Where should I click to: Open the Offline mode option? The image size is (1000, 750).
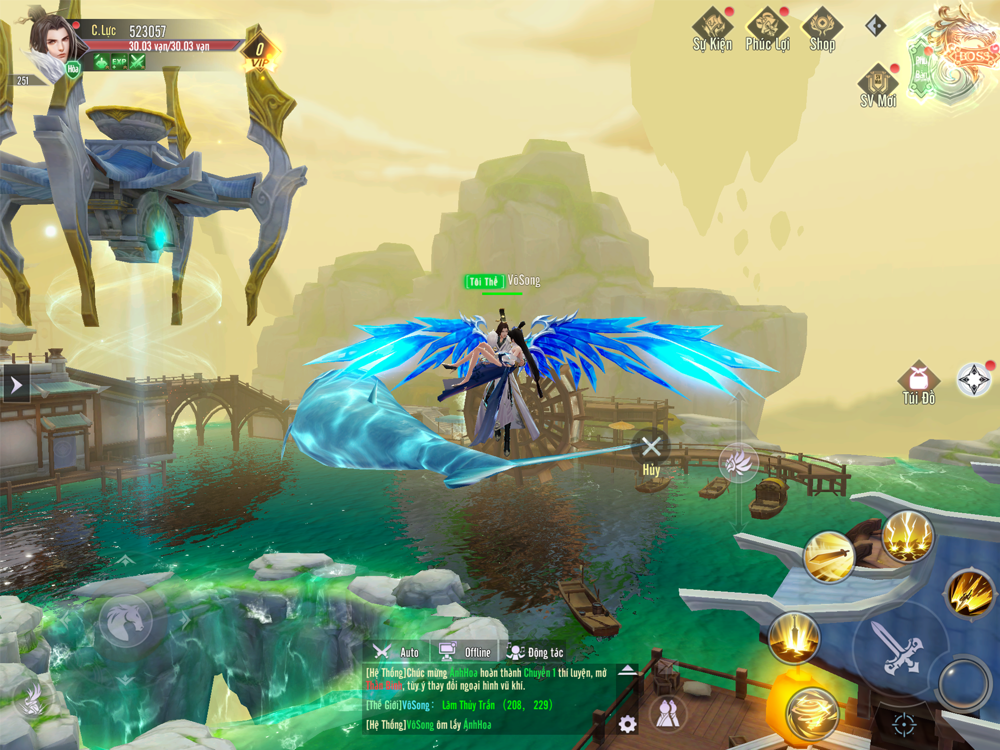pyautogui.click(x=466, y=652)
